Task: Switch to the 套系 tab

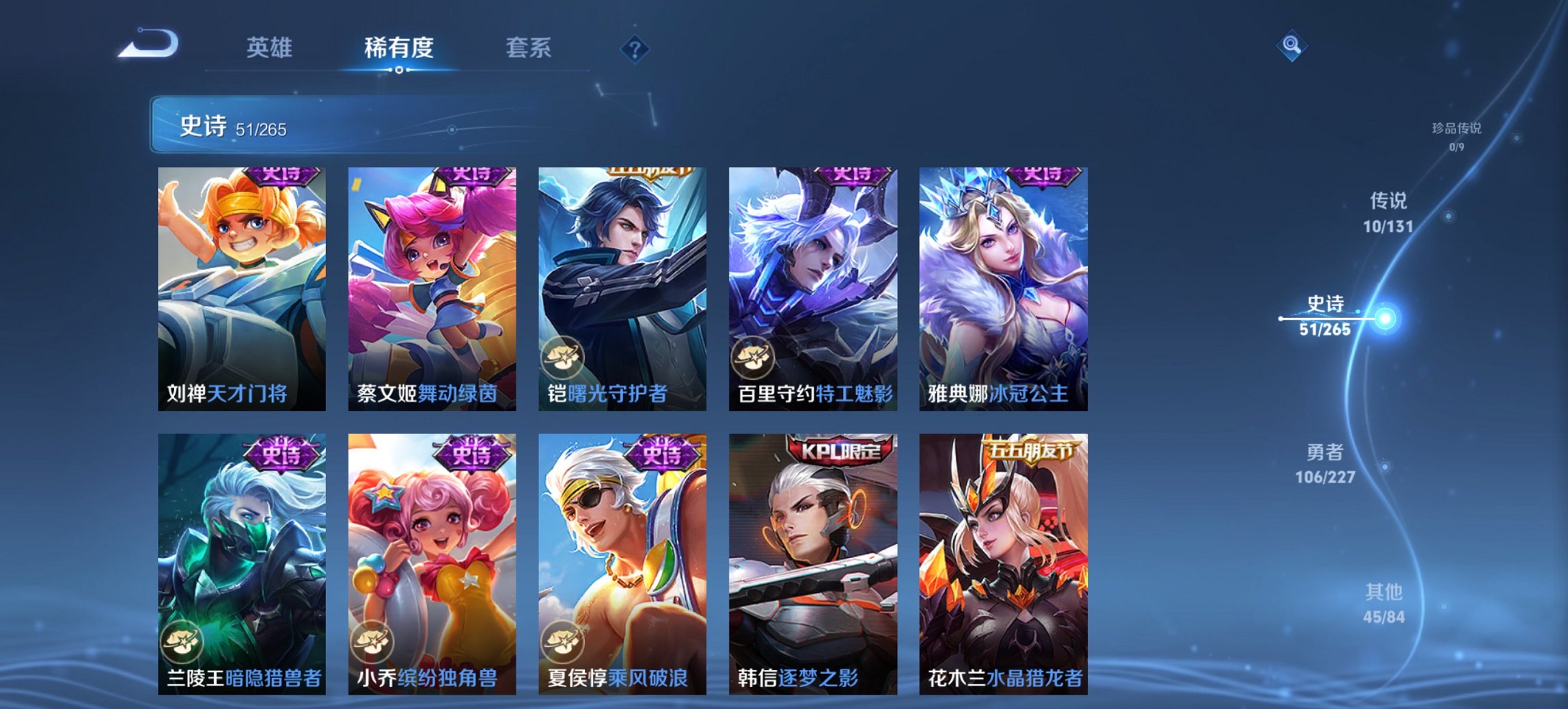Action: pos(528,48)
